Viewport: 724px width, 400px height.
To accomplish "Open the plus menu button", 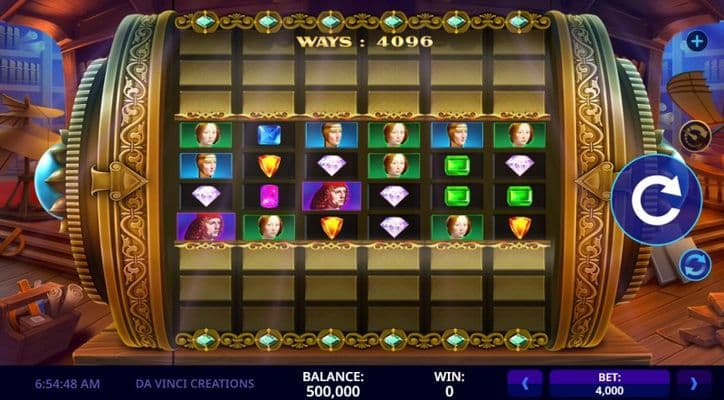I will 696,41.
